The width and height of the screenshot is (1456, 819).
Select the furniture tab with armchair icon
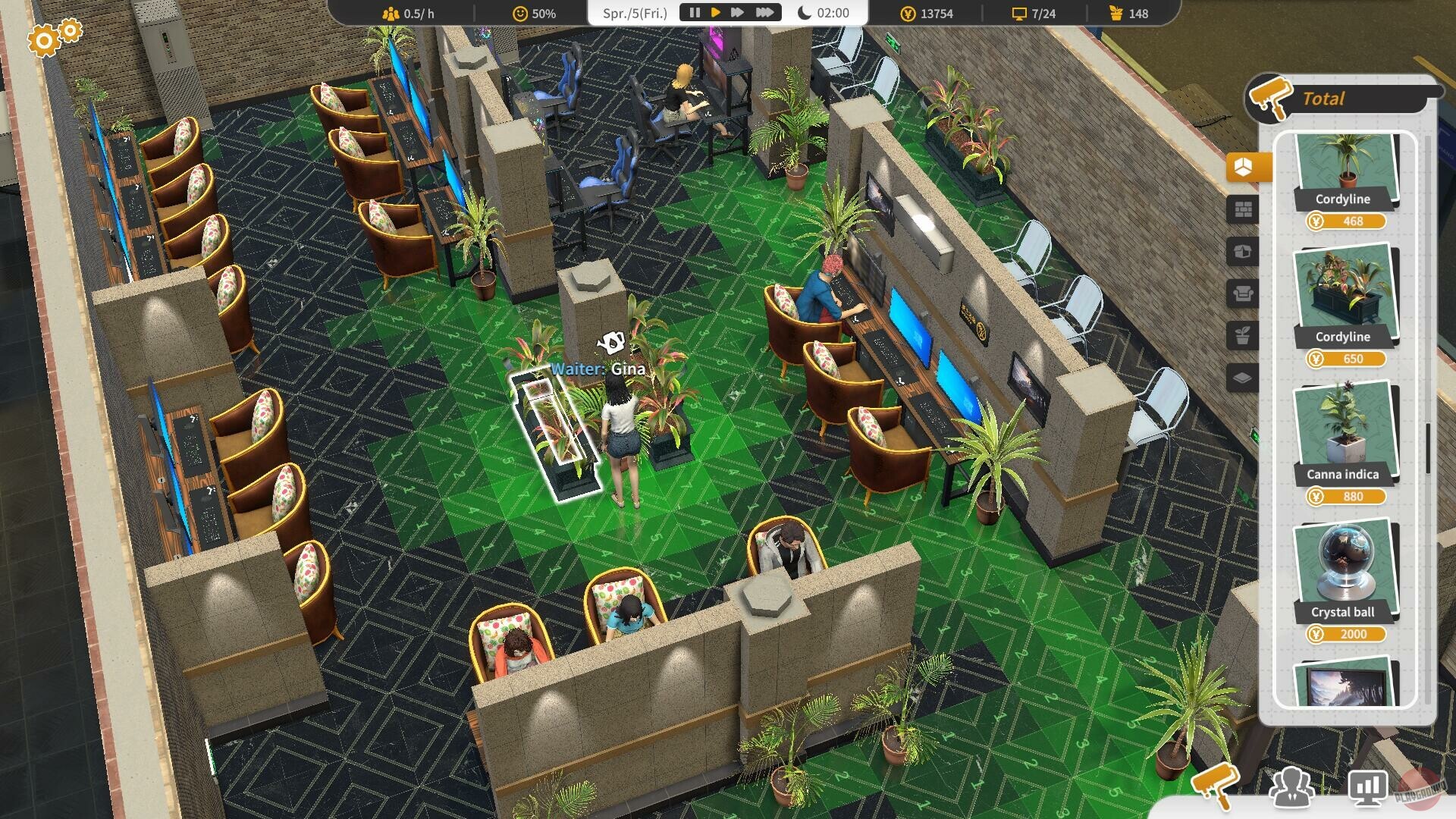pos(1244,290)
